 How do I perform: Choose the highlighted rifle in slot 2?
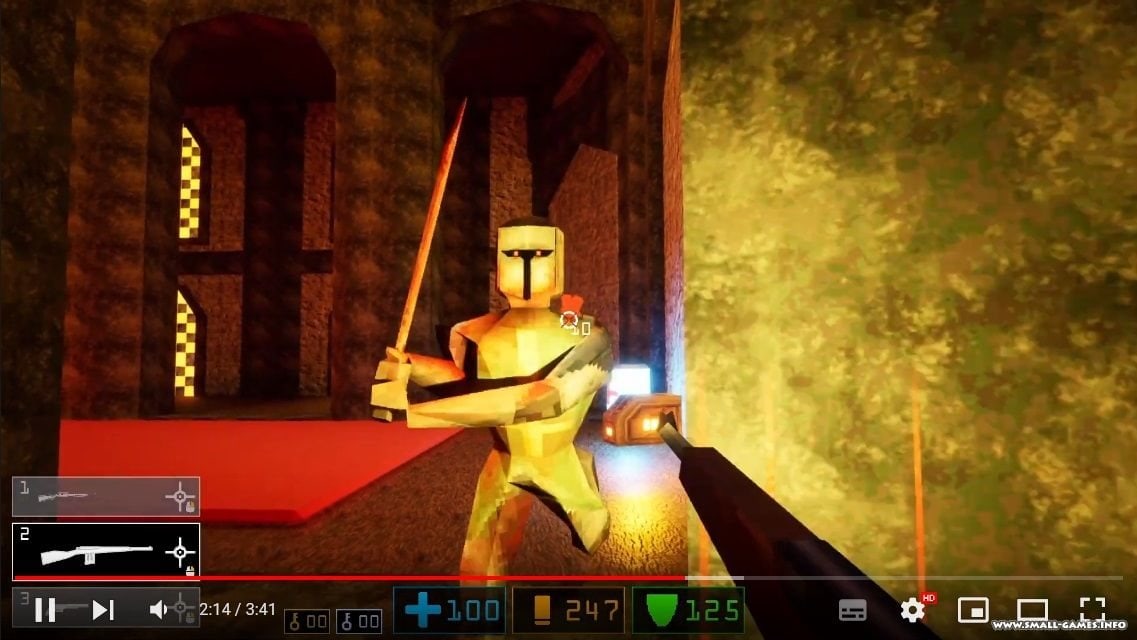tap(105, 551)
